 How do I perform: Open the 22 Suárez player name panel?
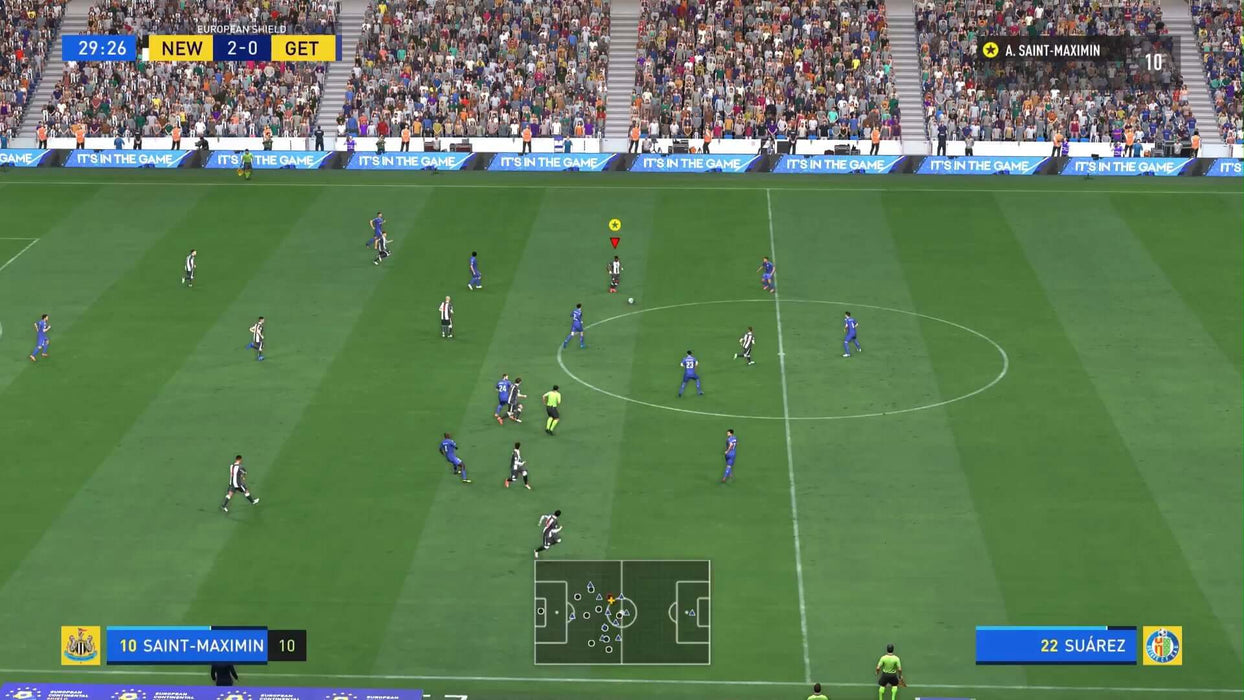pos(1056,646)
